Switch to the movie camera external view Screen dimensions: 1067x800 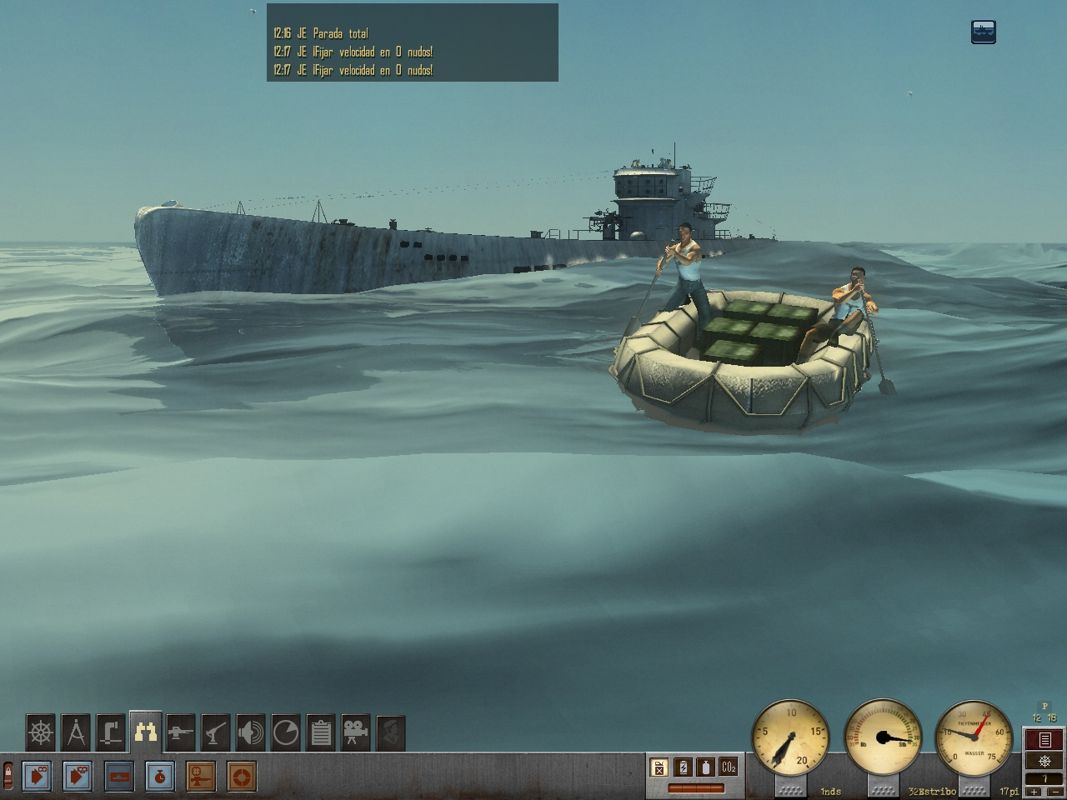356,732
